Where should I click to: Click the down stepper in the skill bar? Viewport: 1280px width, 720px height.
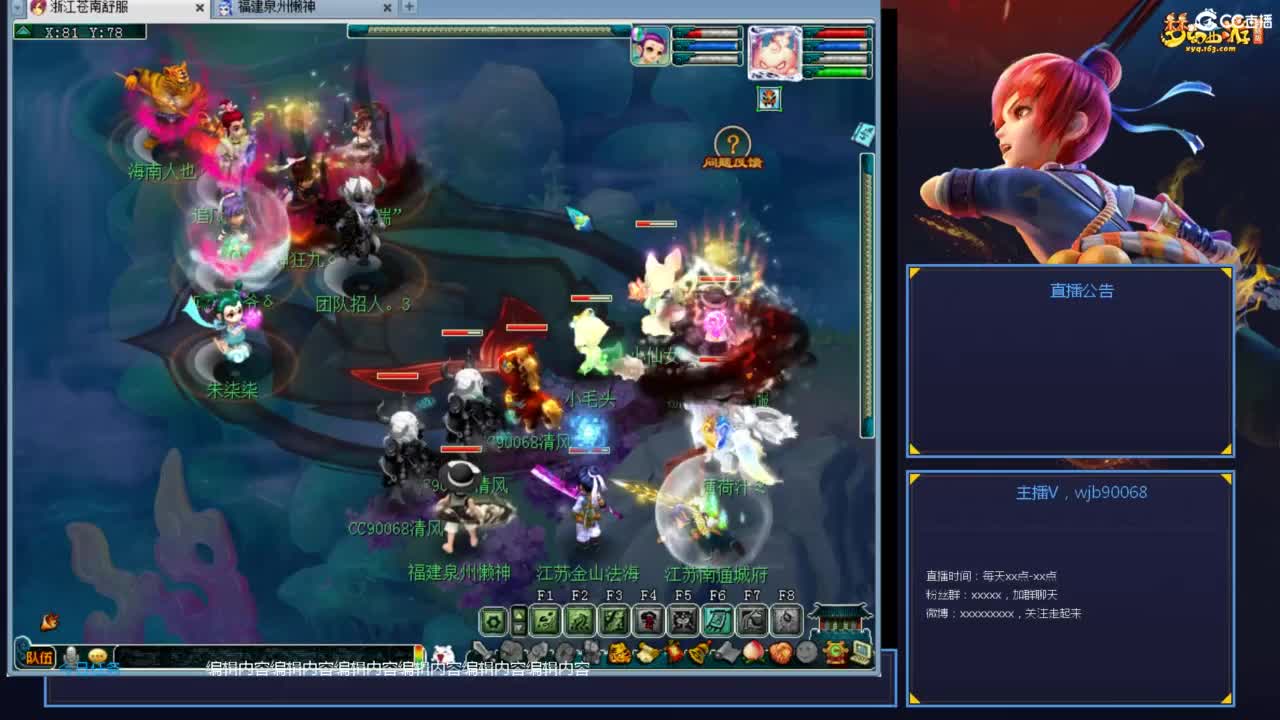click(518, 627)
